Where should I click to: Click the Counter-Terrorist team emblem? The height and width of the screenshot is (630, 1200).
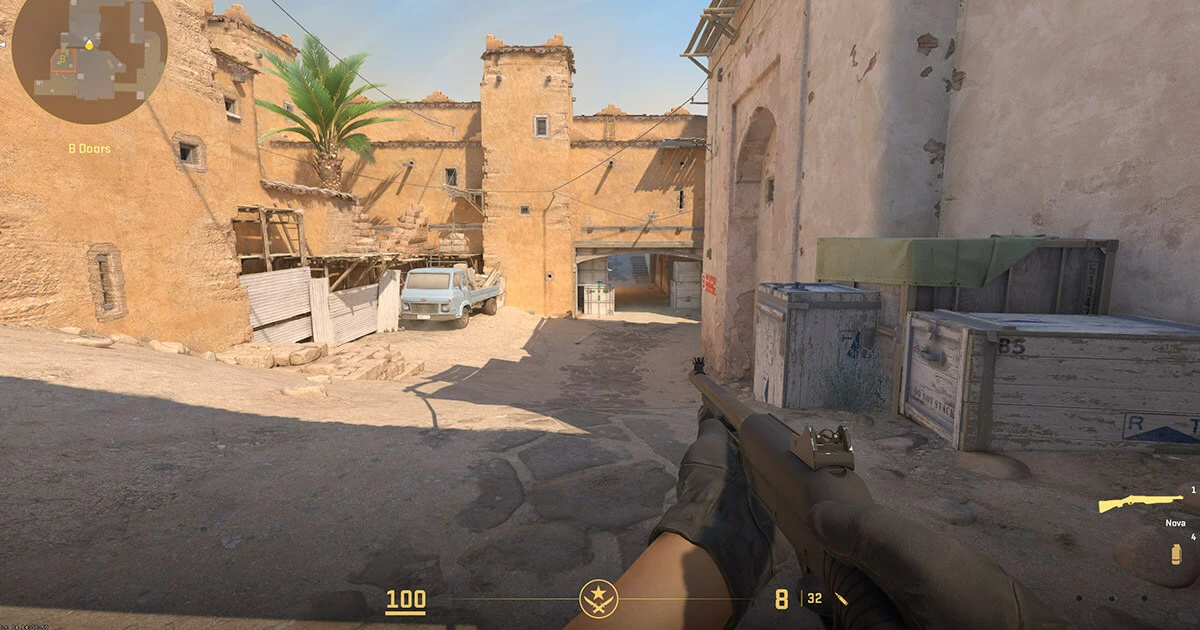[598, 599]
